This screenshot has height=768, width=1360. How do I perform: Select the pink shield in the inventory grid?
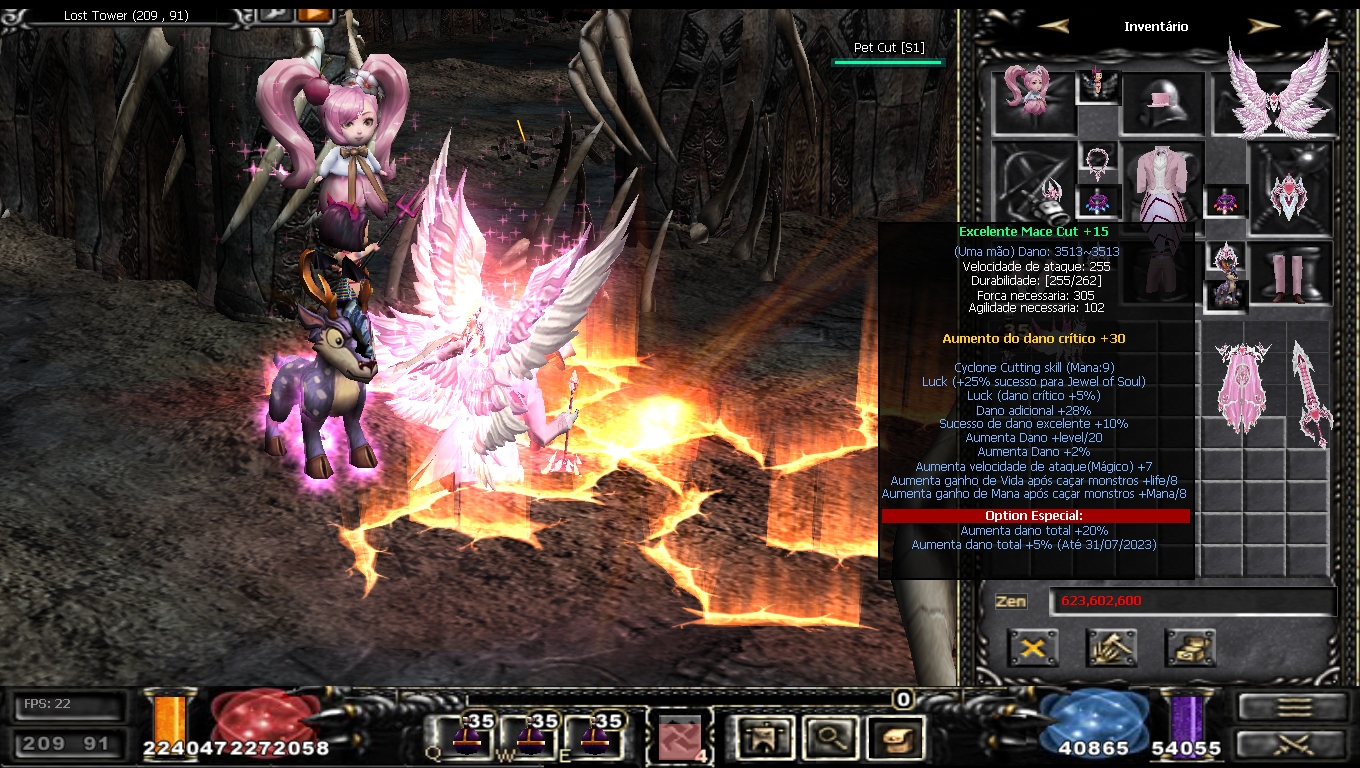[1243, 388]
